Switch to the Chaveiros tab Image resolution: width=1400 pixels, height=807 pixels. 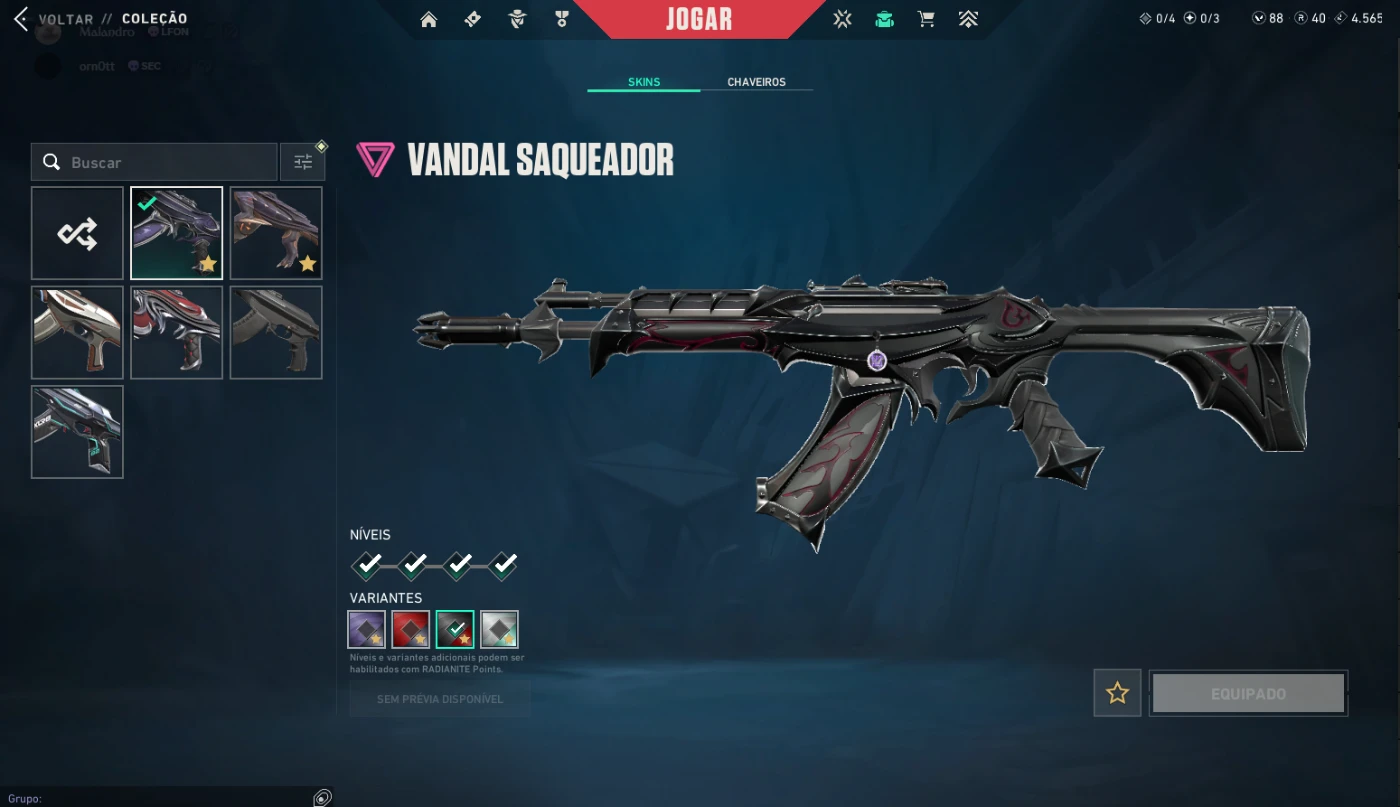pos(756,82)
